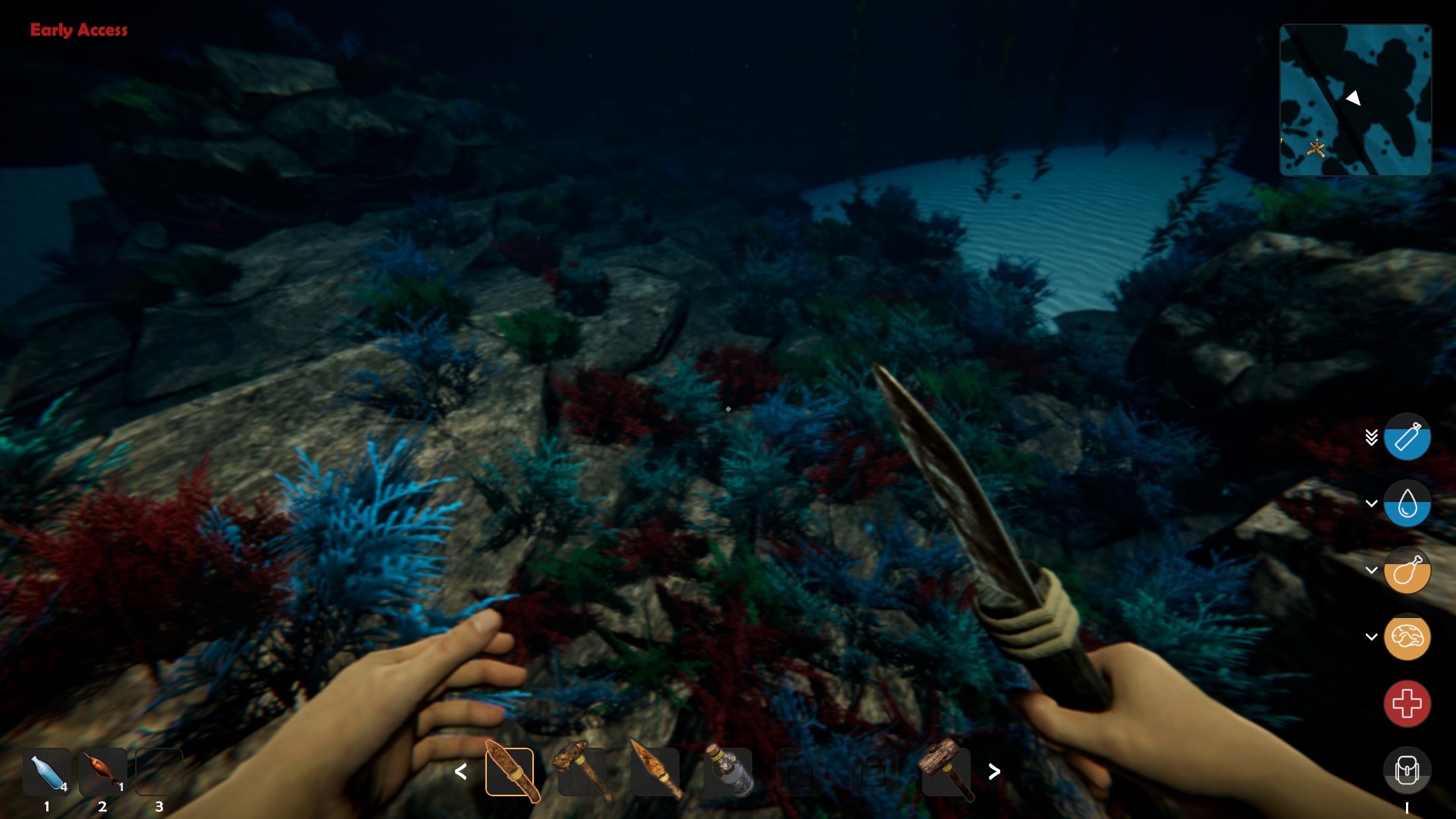Open the backpack inventory icon
Viewport: 1456px width, 819px height.
coord(1407,771)
